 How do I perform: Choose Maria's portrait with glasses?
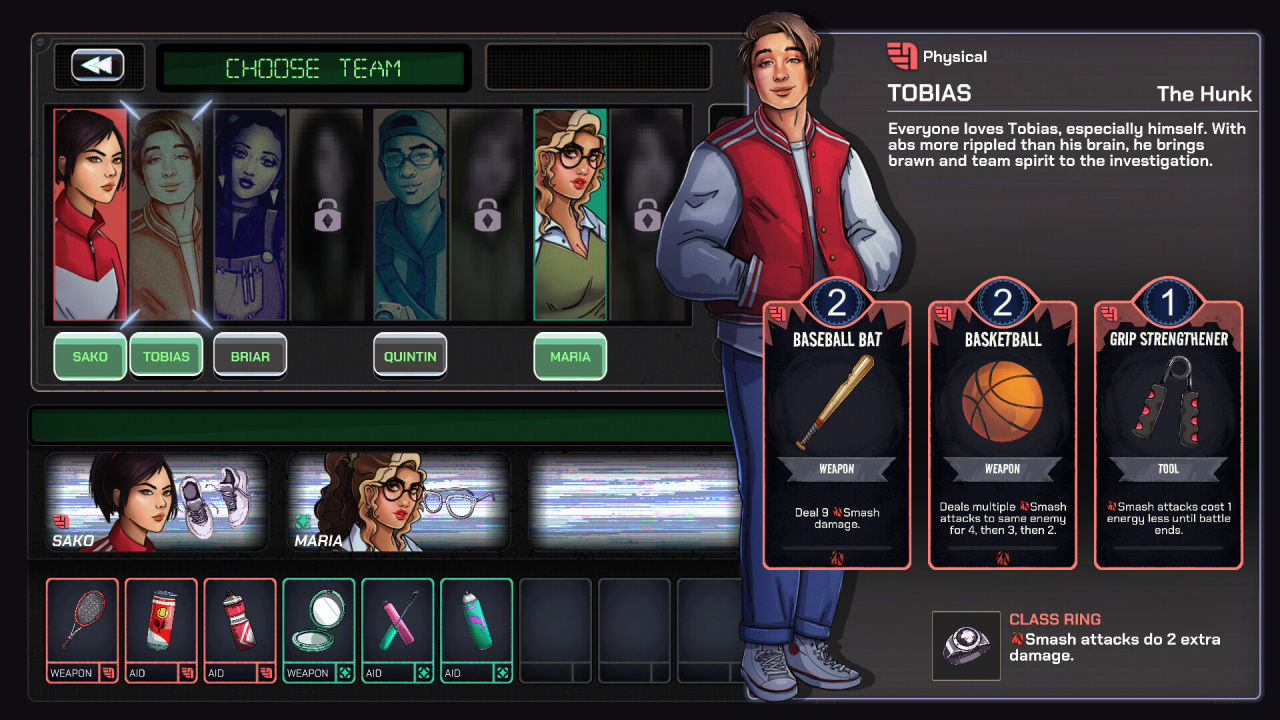click(570, 214)
